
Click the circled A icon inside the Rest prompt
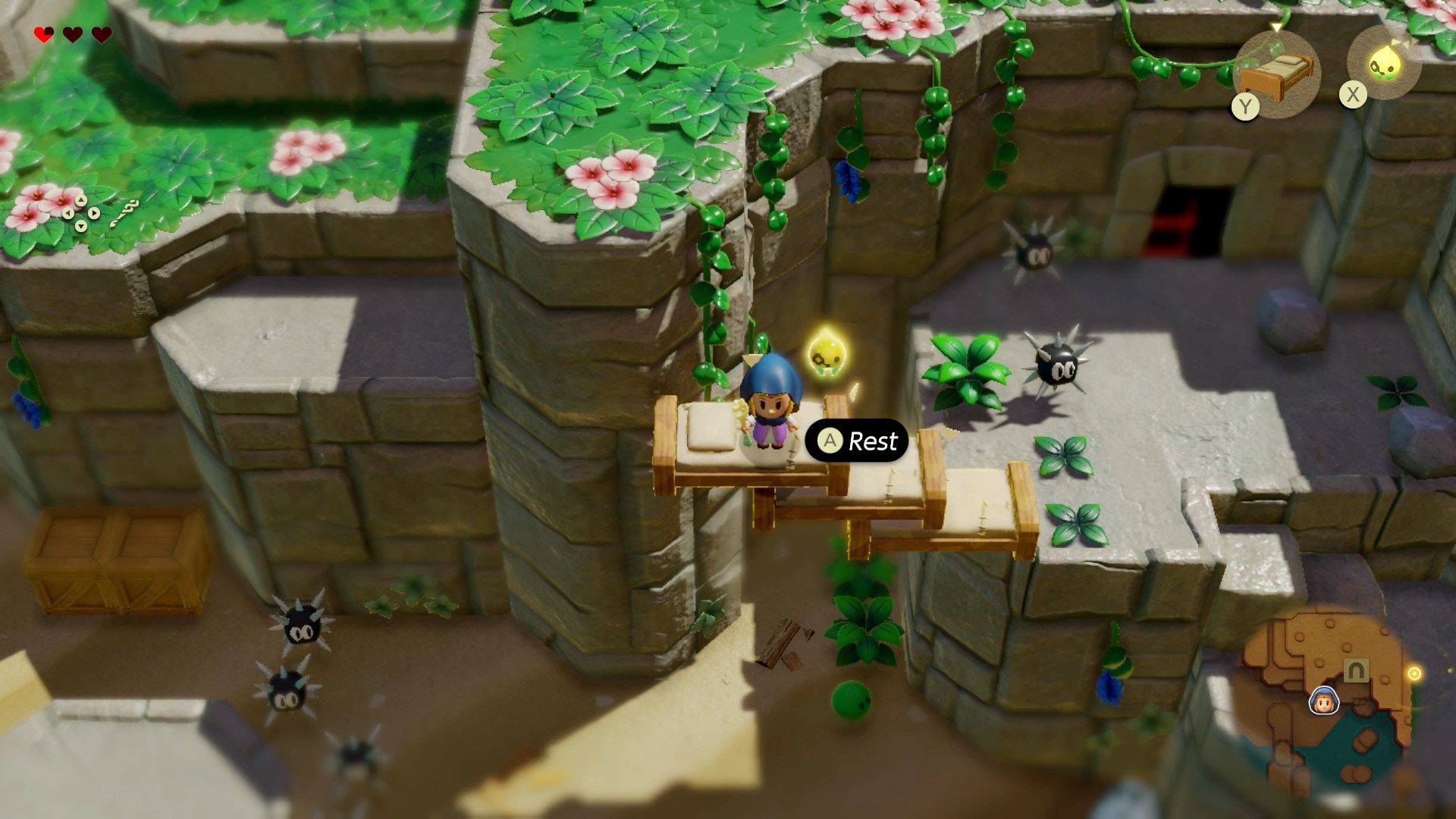[x=831, y=441]
